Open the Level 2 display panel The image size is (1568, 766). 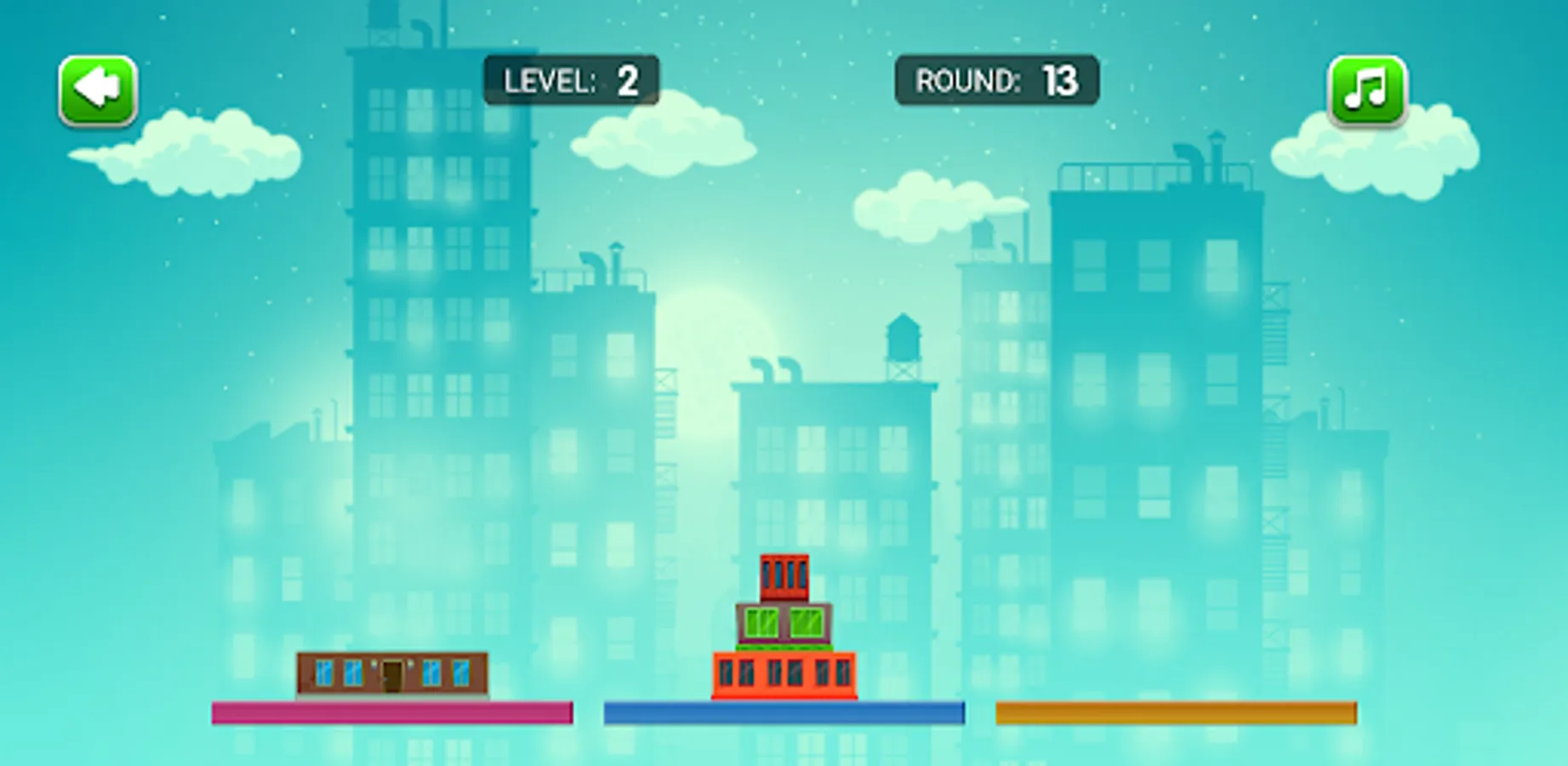tap(570, 82)
